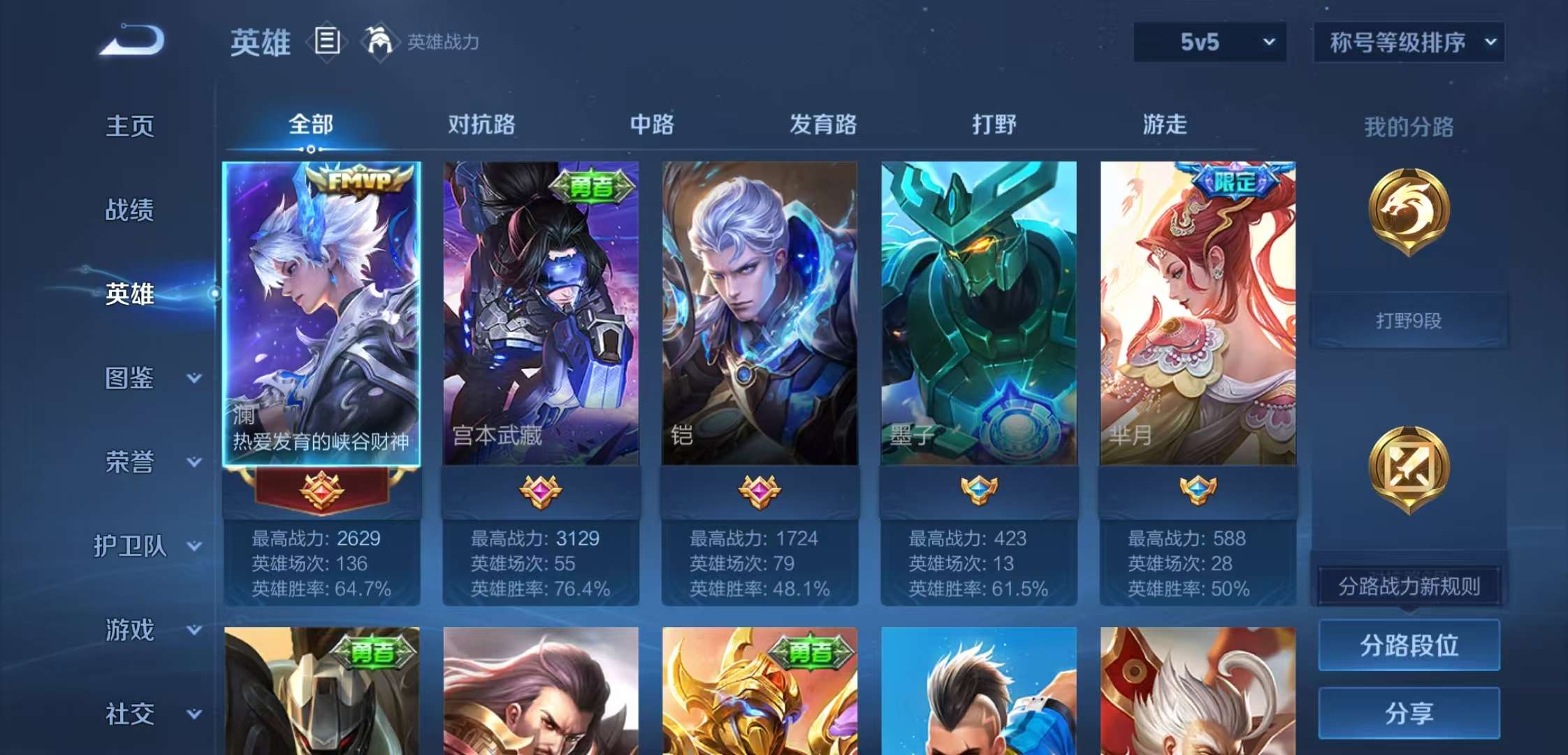Open the hero list document icon beside 英雄
Screen dimensions: 1568x755
pyautogui.click(x=327, y=41)
